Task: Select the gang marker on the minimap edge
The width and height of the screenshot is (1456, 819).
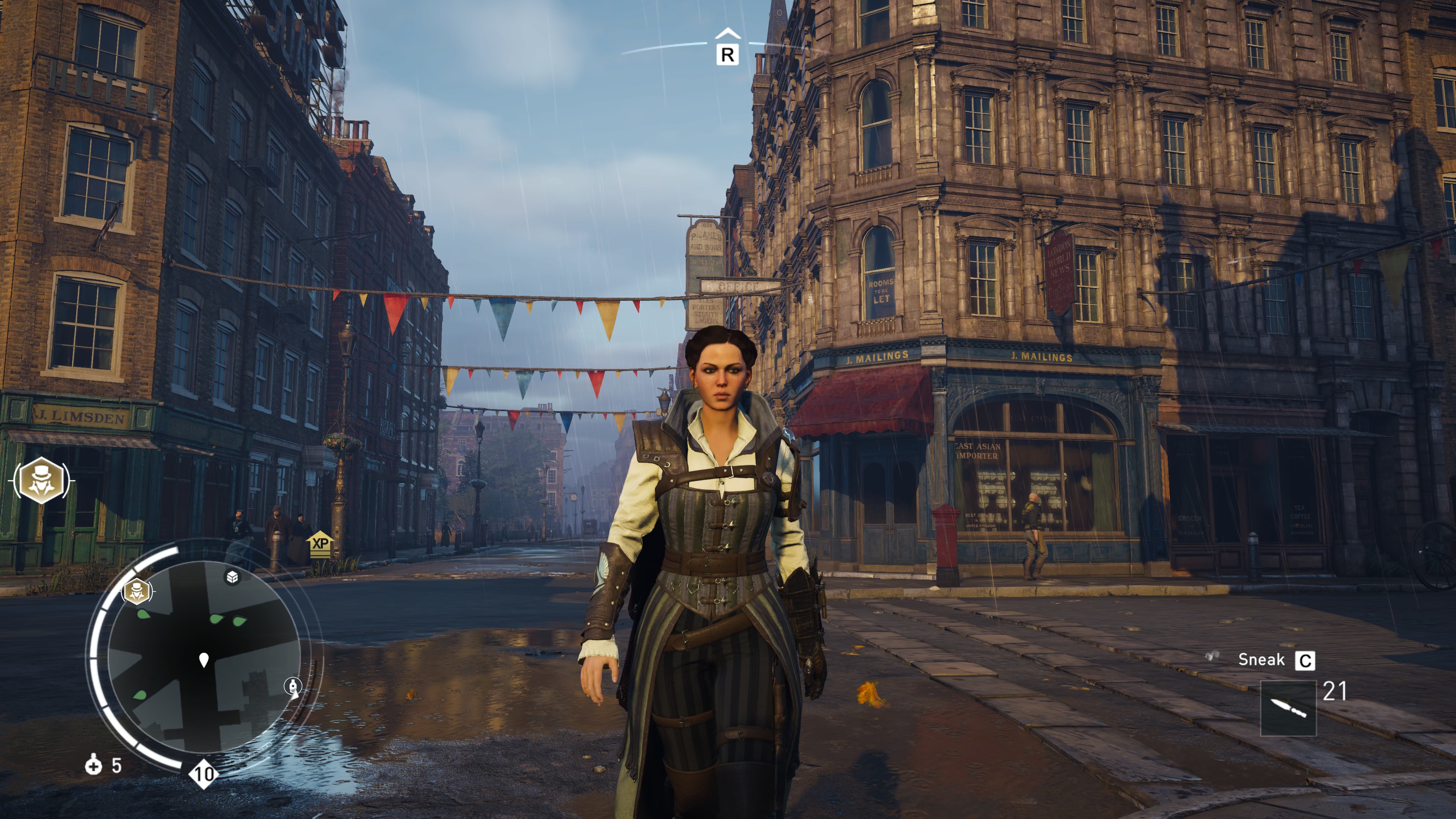Action: (137, 591)
